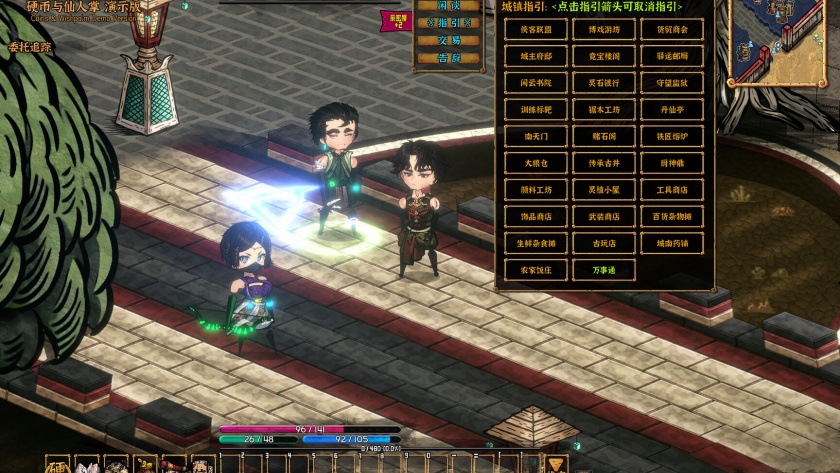Pick the 城南药铺 guide button
Screen dimensions: 840x473
pyautogui.click(x=672, y=243)
